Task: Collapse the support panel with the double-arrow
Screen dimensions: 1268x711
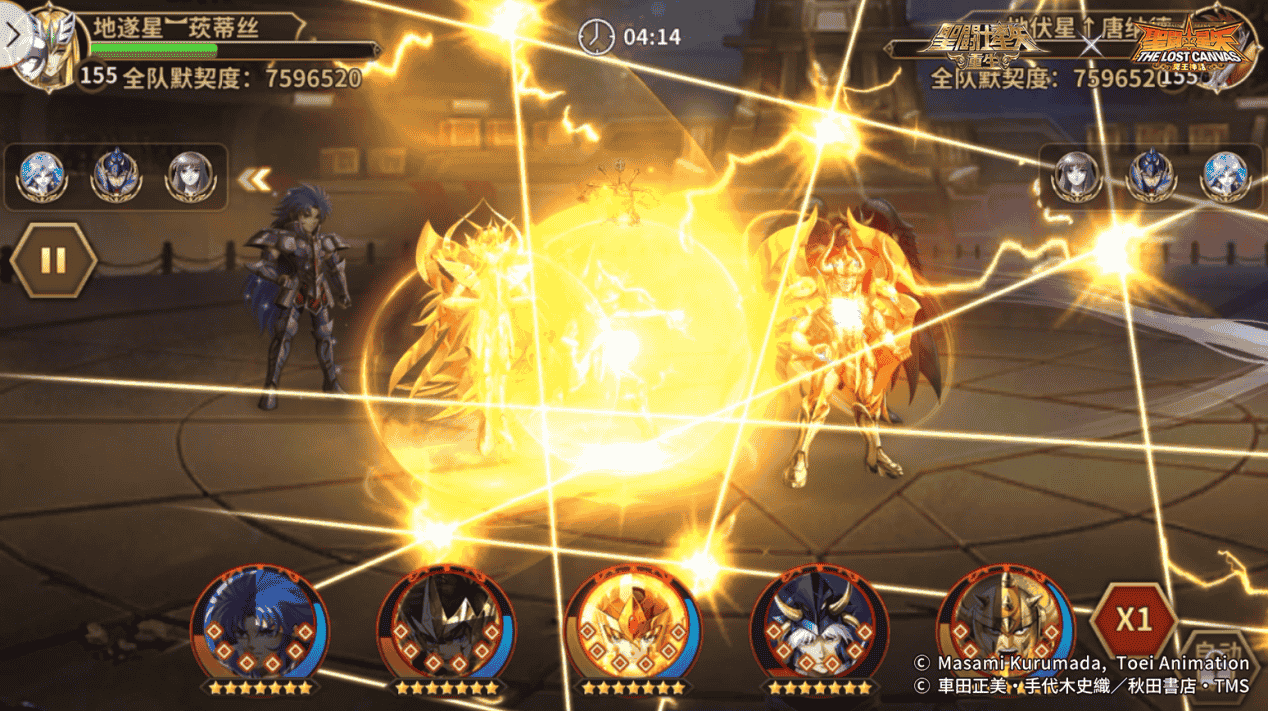Action: click(x=254, y=179)
